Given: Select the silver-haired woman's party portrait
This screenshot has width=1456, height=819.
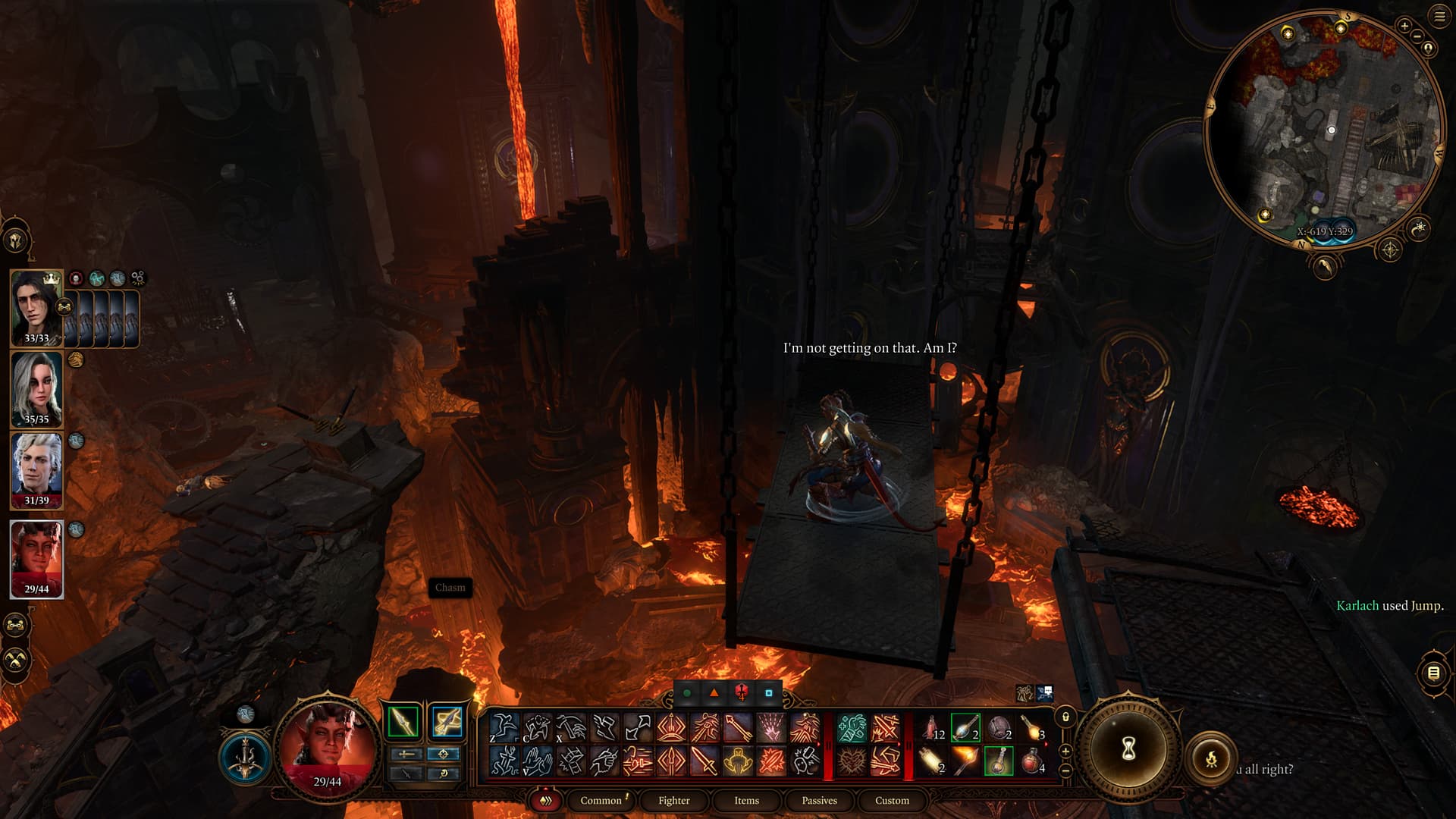Looking at the screenshot, I should [x=36, y=389].
